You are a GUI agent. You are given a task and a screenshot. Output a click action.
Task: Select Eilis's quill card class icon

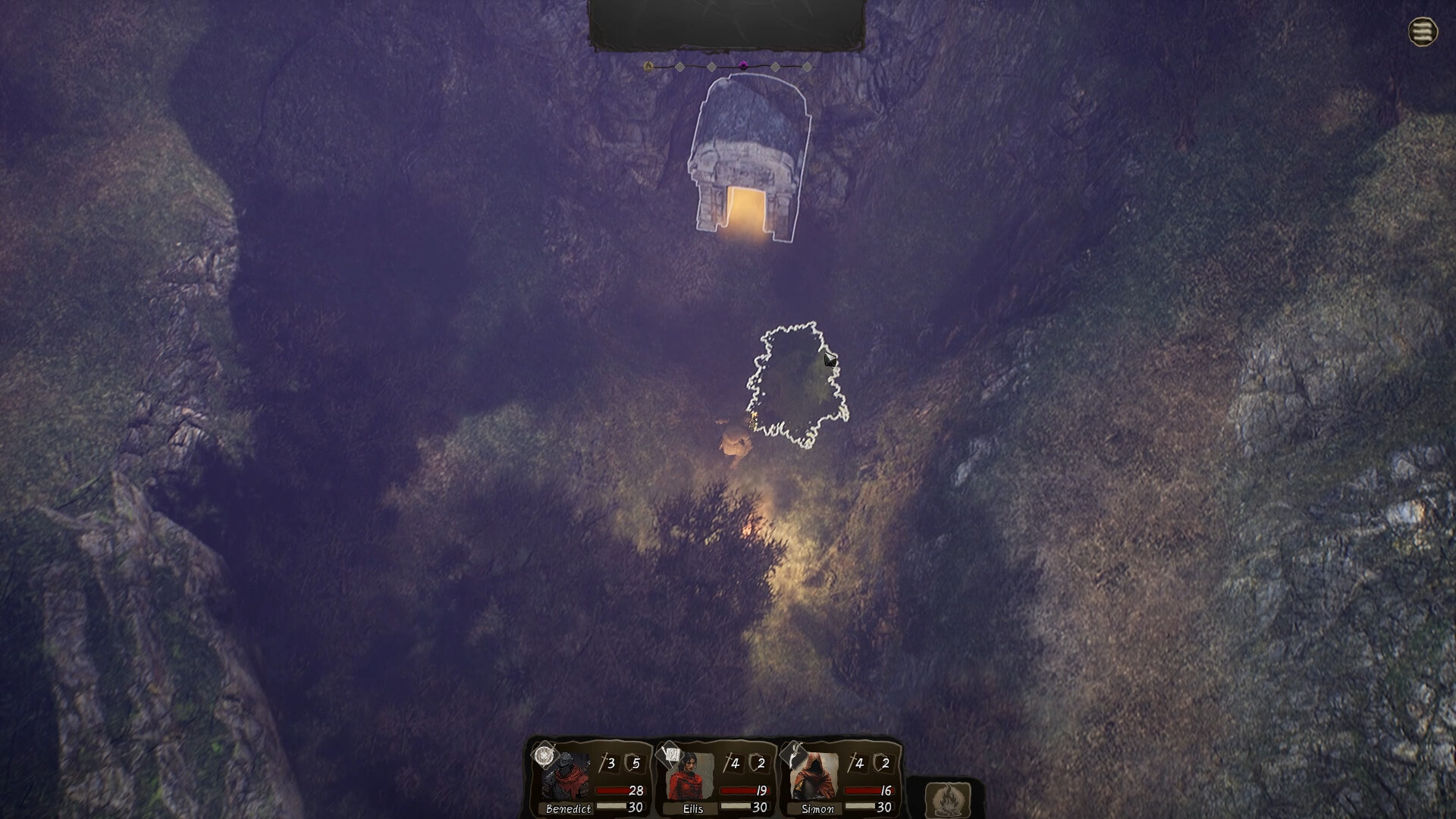coord(670,754)
